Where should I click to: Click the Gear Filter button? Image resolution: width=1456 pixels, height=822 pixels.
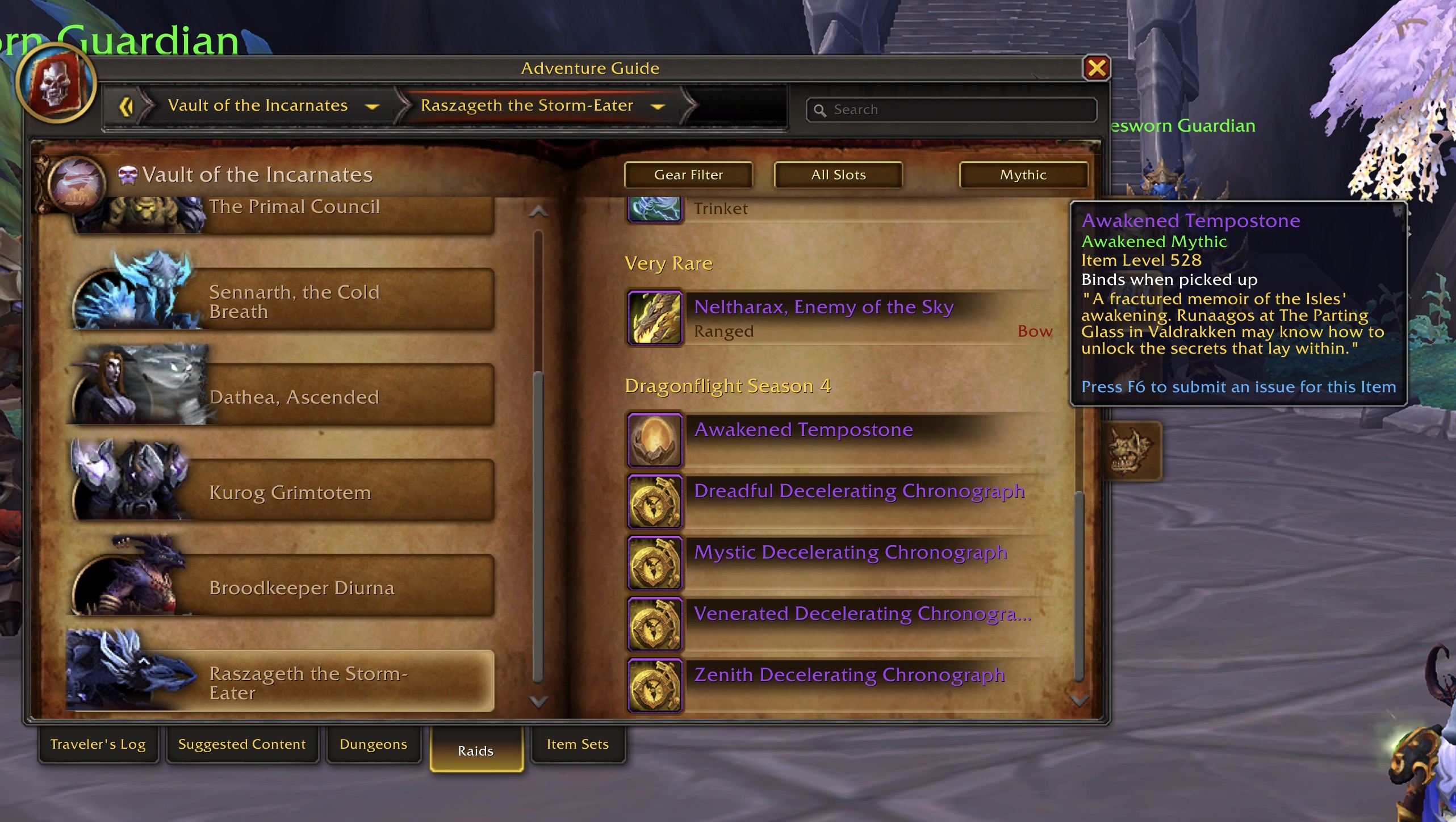click(x=688, y=175)
